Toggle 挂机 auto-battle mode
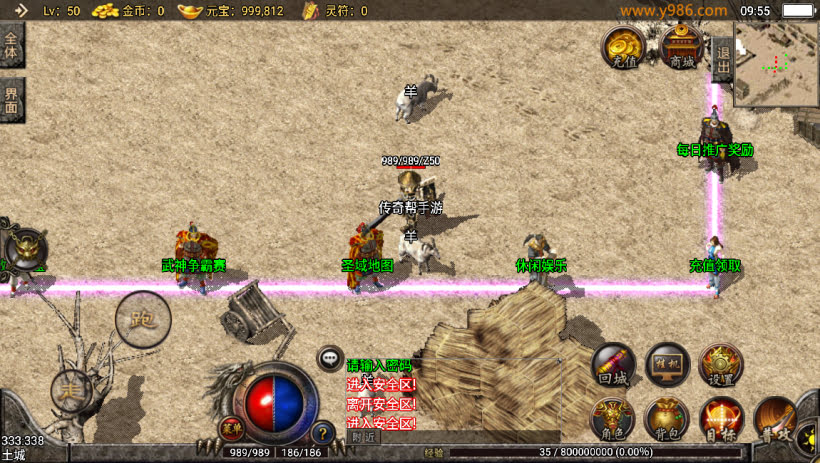820x463 pixels. pyautogui.click(x=667, y=363)
